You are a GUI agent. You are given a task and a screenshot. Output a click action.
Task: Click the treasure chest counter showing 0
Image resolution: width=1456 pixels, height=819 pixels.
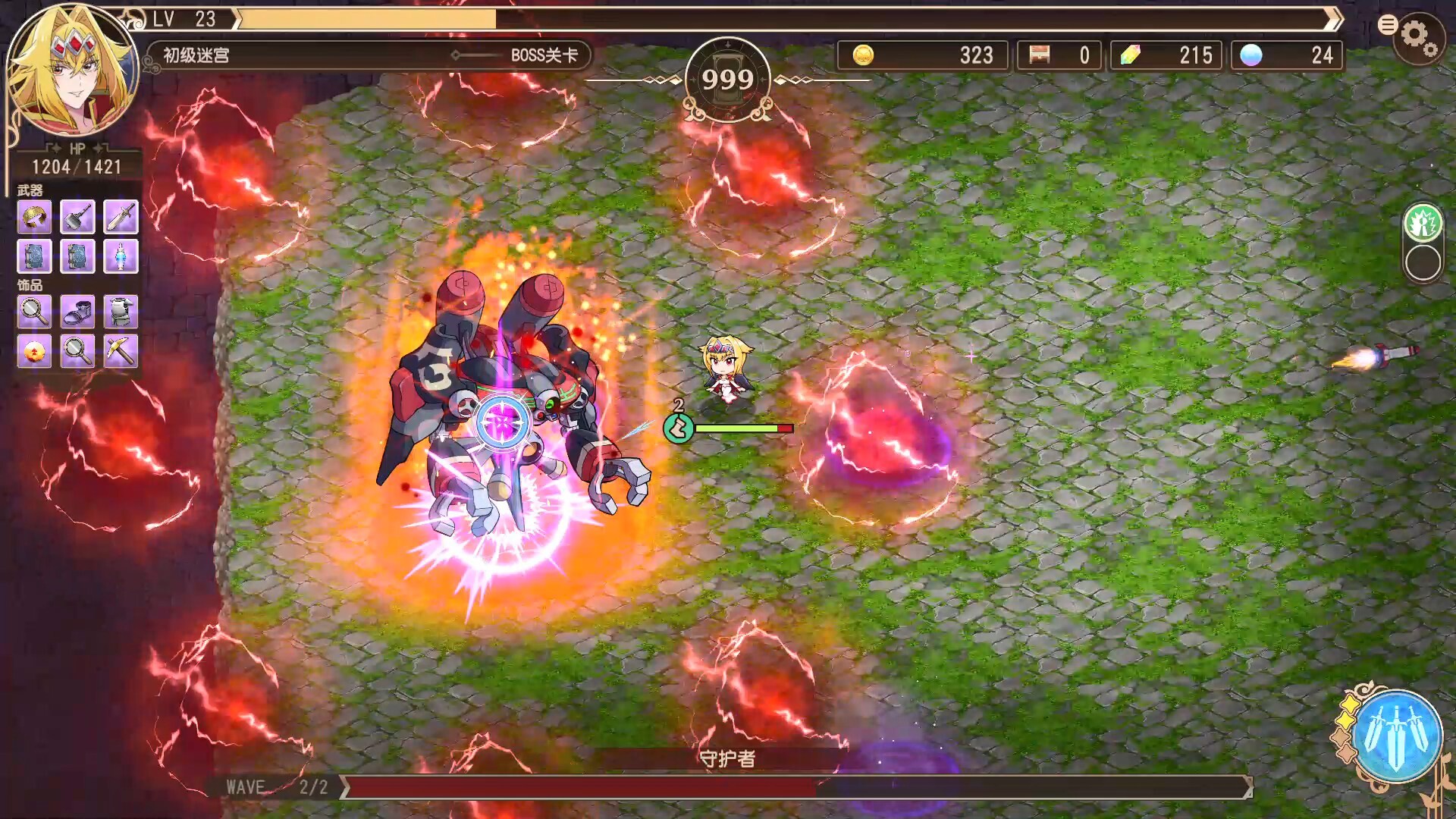(1059, 55)
